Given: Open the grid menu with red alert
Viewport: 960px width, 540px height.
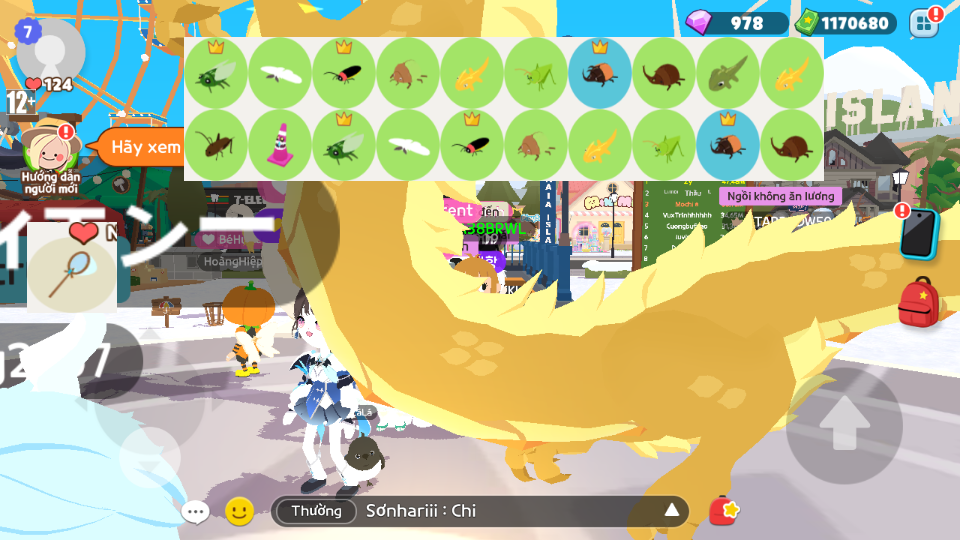Looking at the screenshot, I should 924,22.
